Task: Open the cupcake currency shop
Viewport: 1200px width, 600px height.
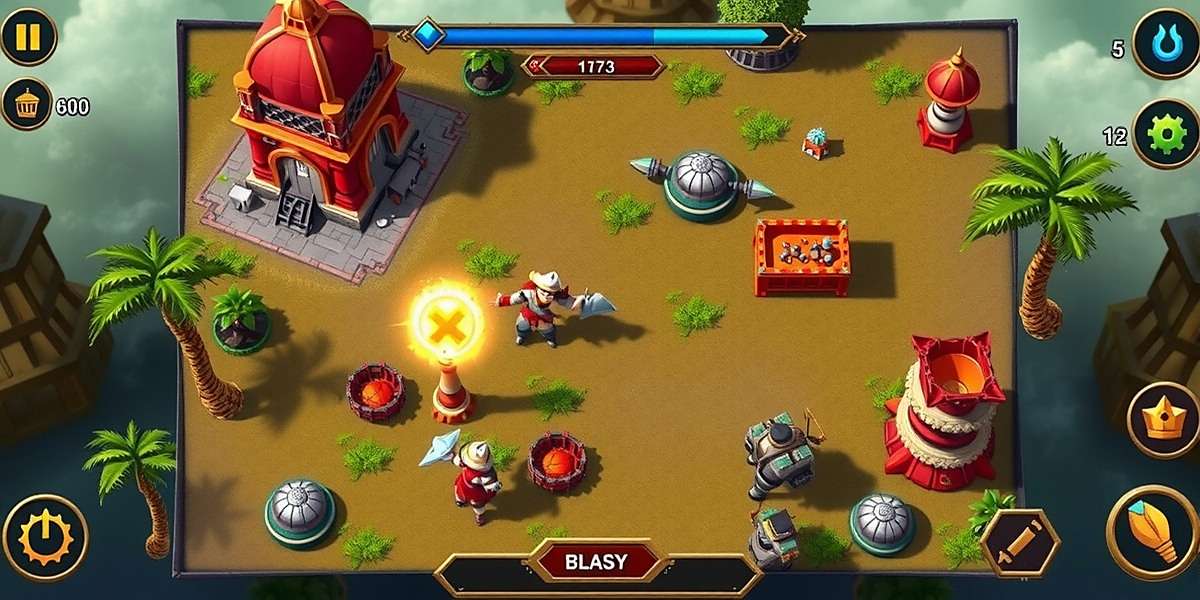Action: coord(27,103)
